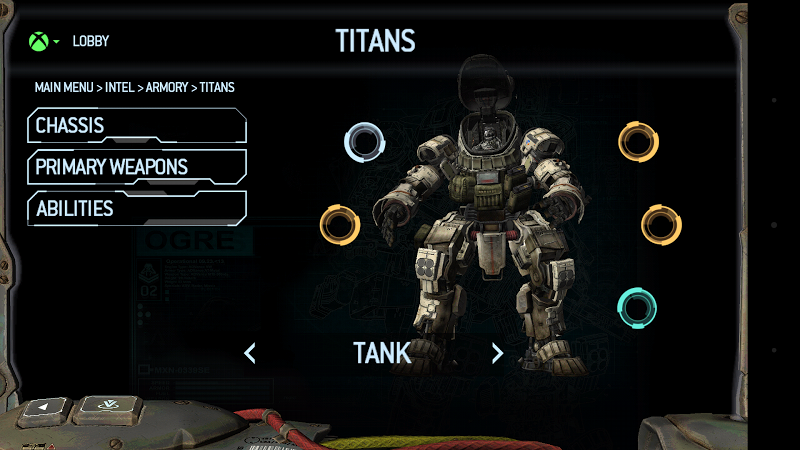Select the Primary Weapons entry
Screen dimensions: 800x450
137,167
